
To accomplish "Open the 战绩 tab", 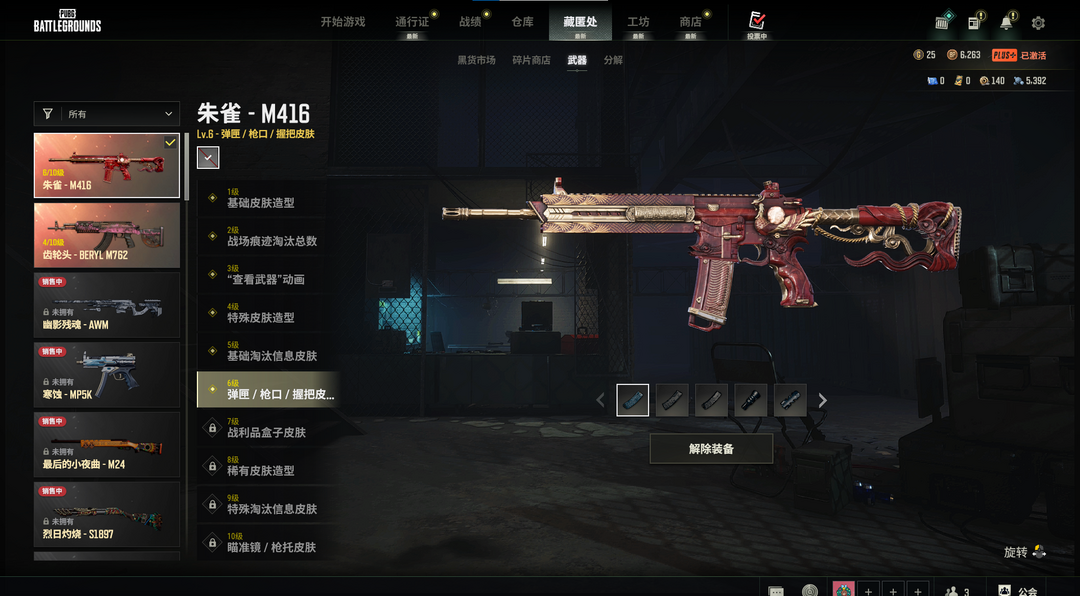I will (470, 22).
